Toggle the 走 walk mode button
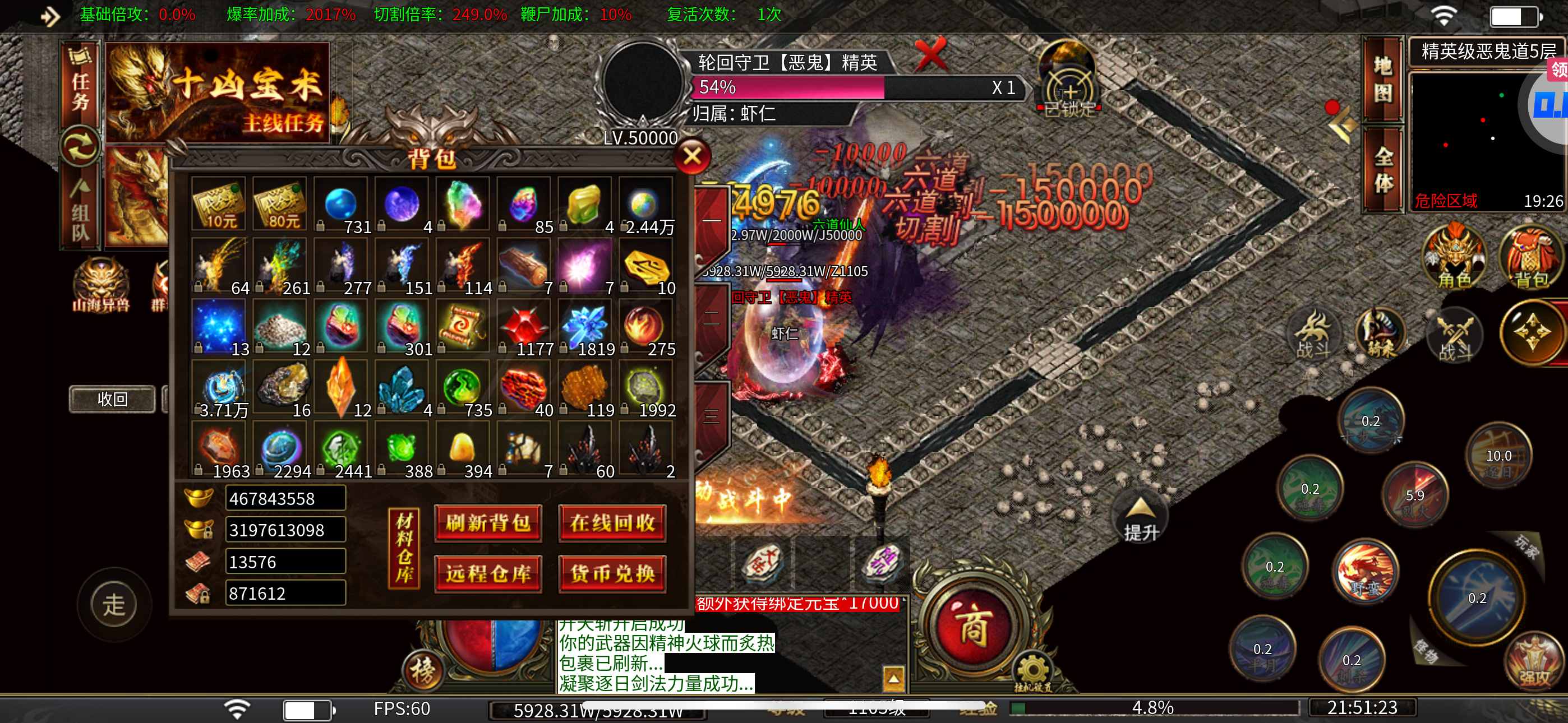 114,604
